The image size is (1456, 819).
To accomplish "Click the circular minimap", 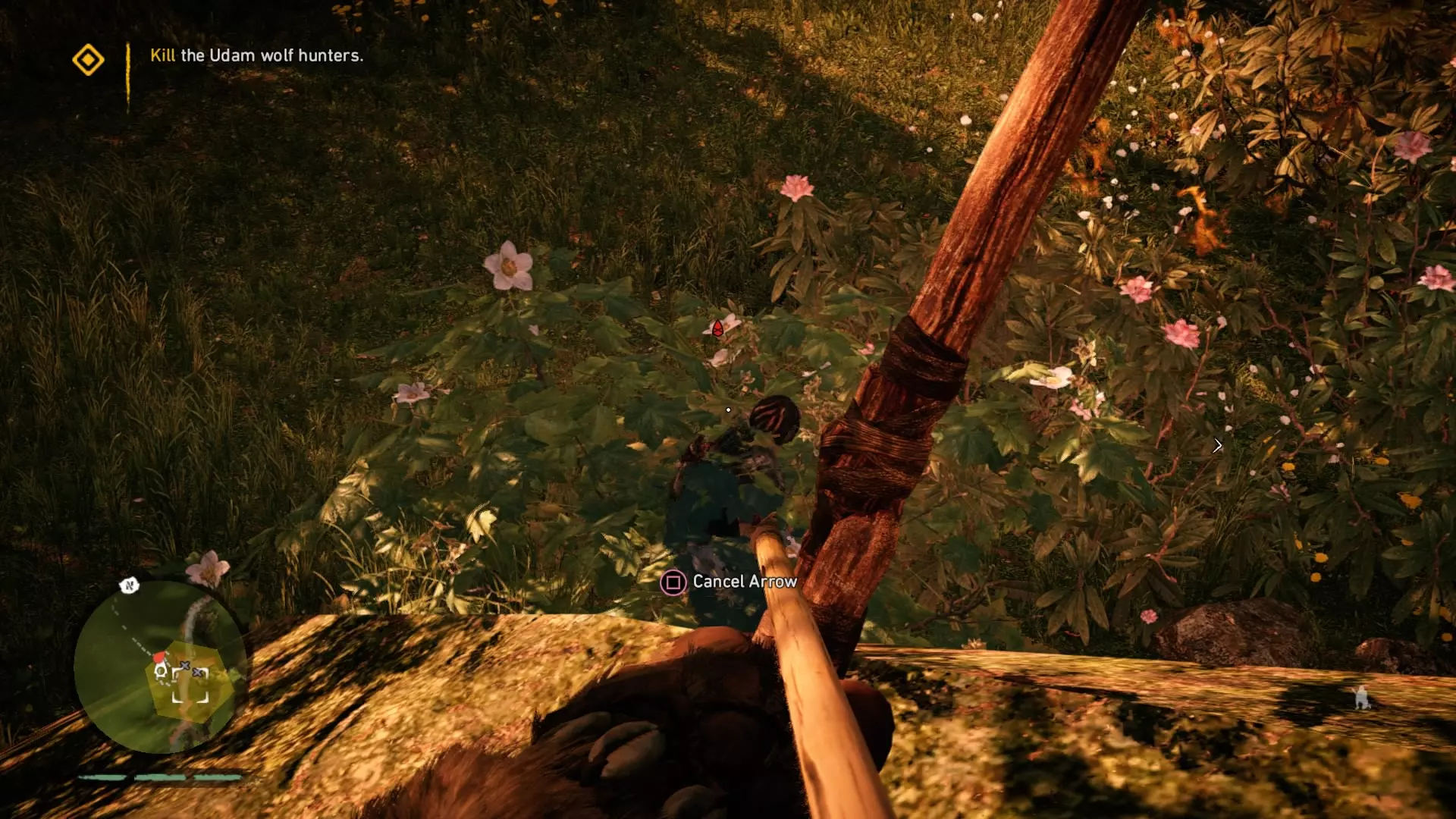I will (160, 667).
